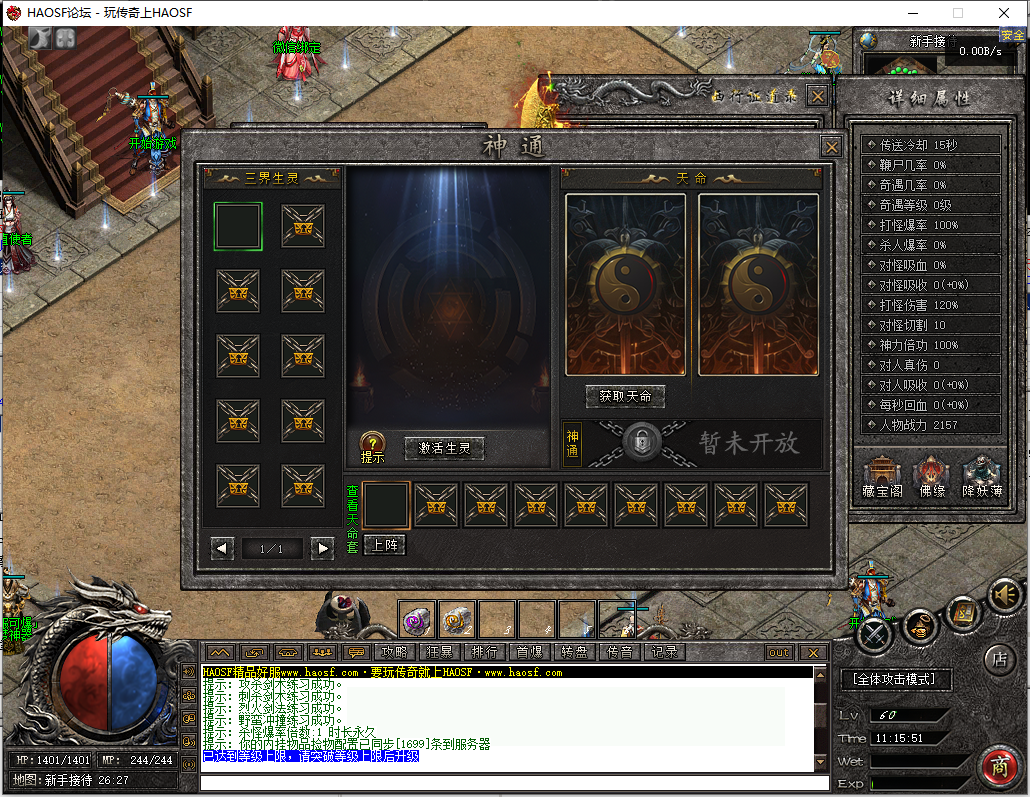
Task: Open the 首爆 panel
Action: click(x=529, y=652)
